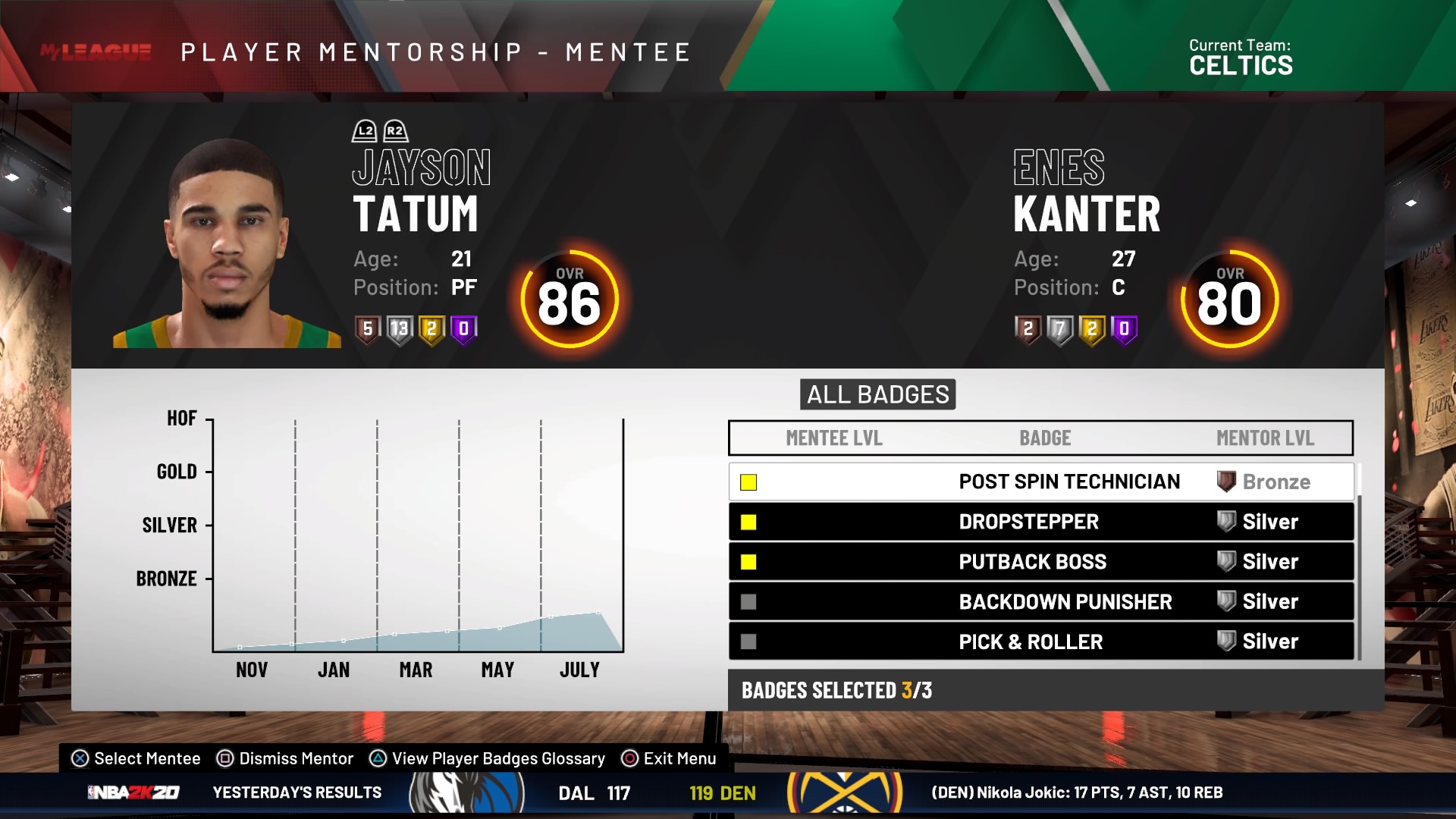This screenshot has height=819, width=1456.
Task: Toggle the Backdown Punisher checkbox
Action: [748, 602]
